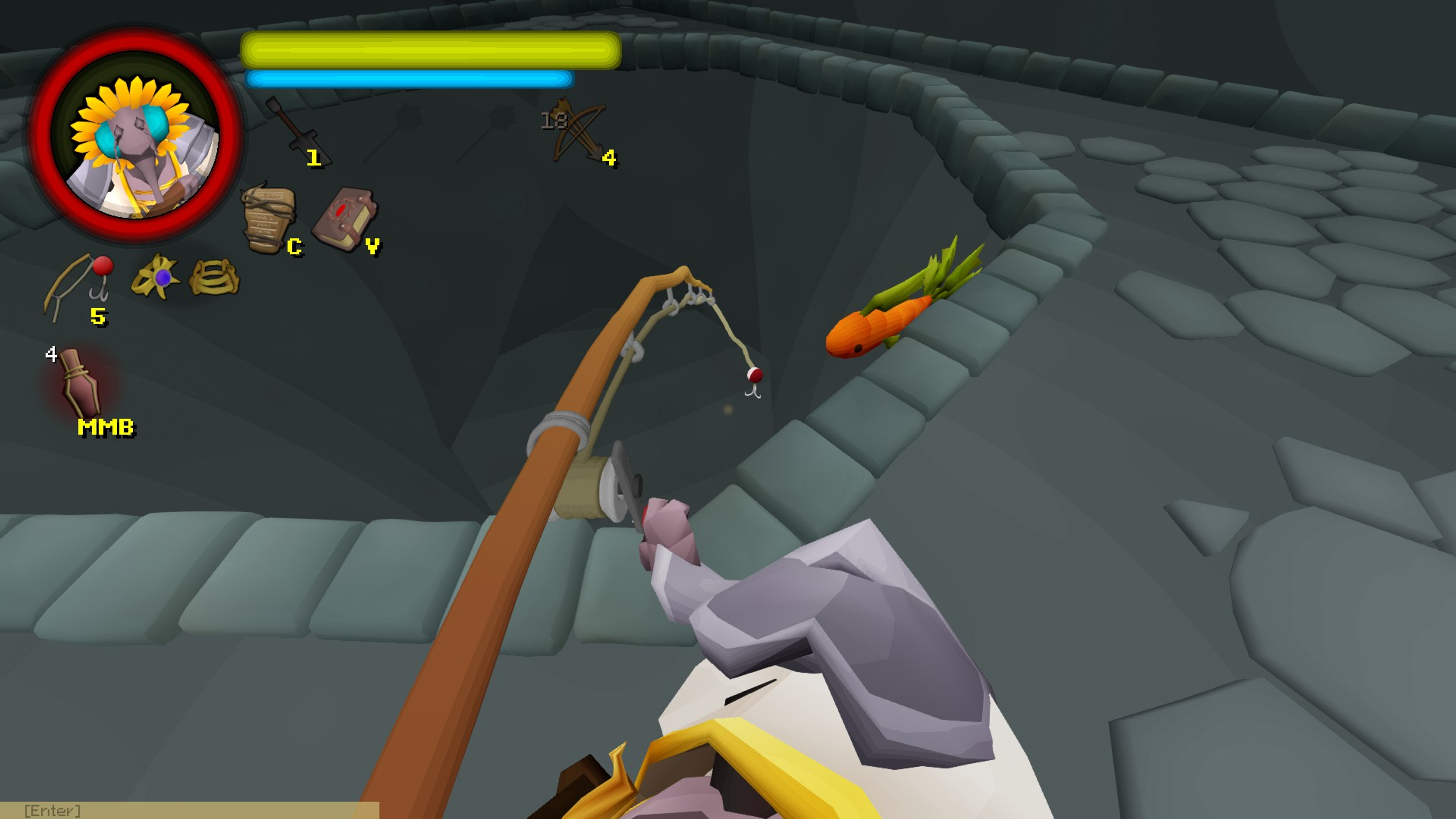Screen dimensions: 1456x819
Task: Focus the chat input bar
Action: [x=189, y=810]
